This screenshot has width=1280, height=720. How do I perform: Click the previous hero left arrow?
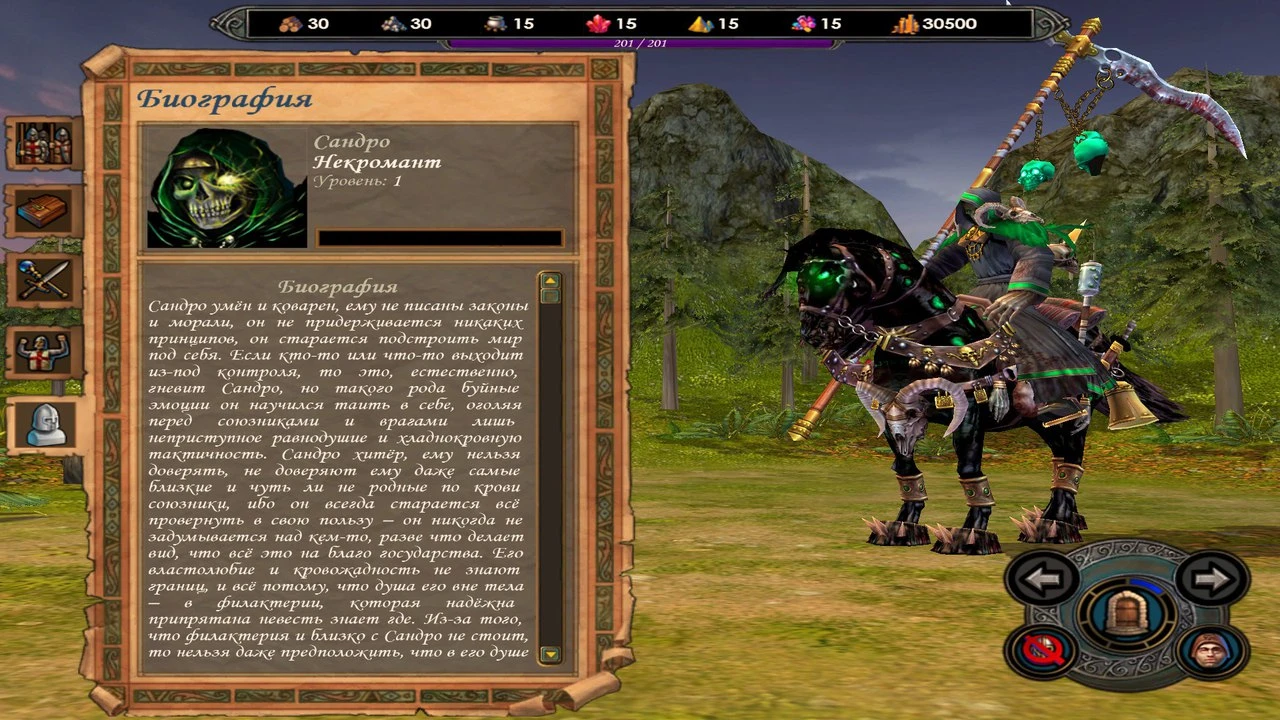click(1040, 578)
